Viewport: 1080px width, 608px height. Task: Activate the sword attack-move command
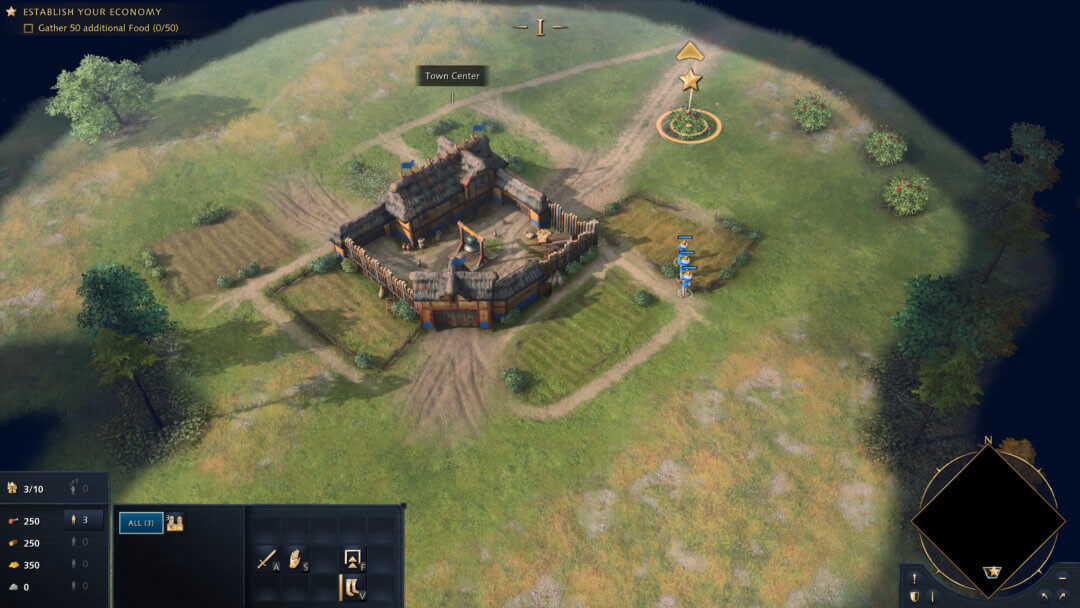tap(267, 558)
